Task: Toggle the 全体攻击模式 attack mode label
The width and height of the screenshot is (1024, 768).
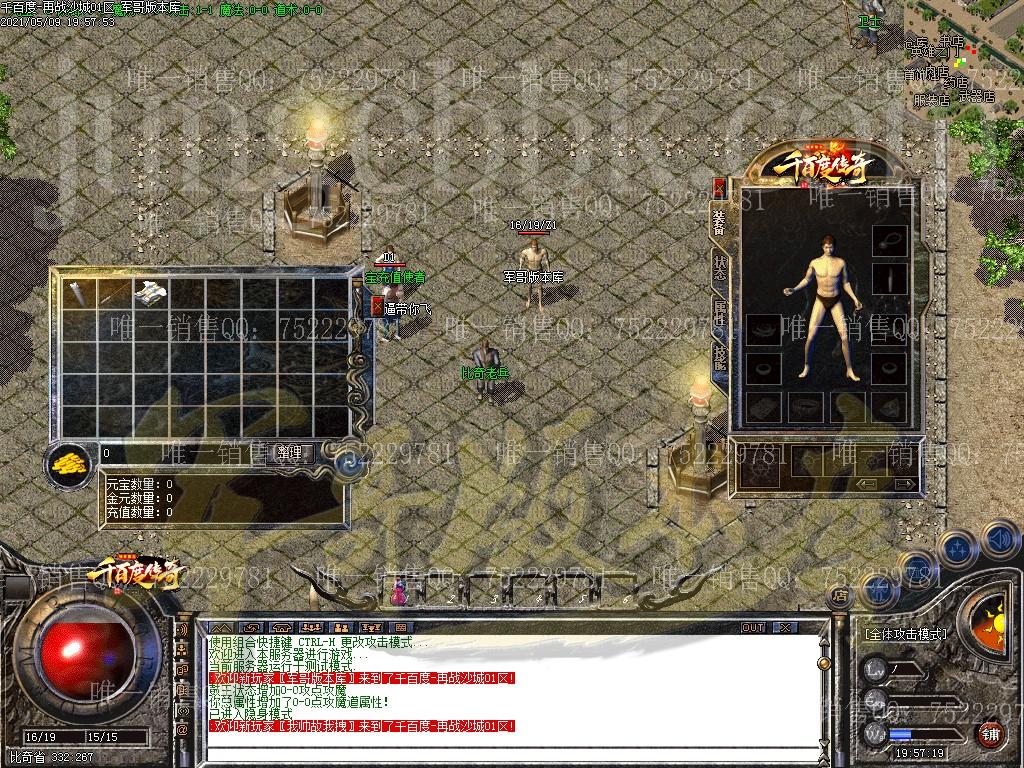Action: pyautogui.click(x=905, y=633)
